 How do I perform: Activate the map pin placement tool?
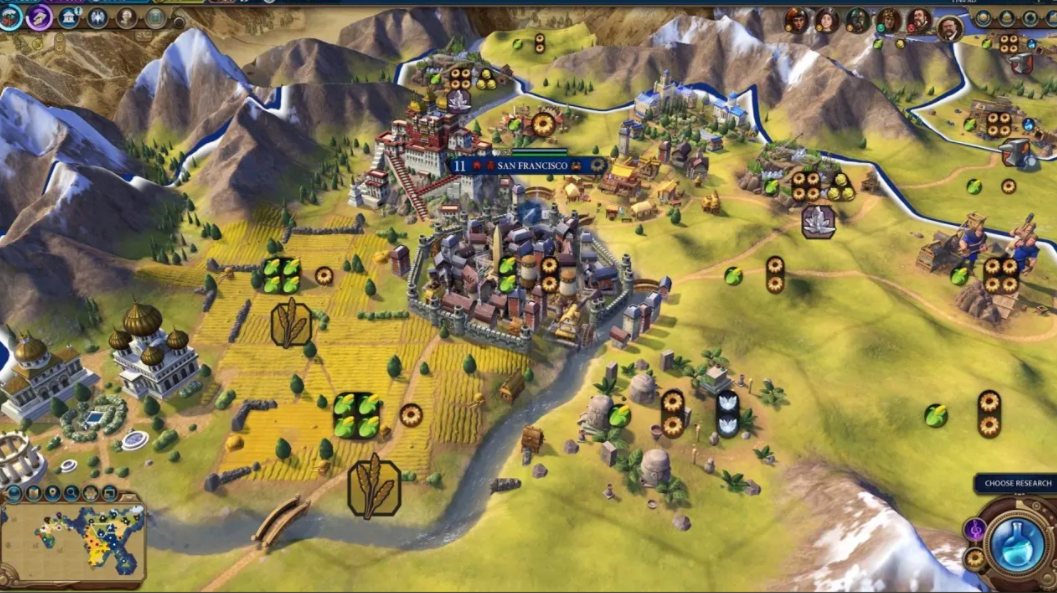[52, 493]
